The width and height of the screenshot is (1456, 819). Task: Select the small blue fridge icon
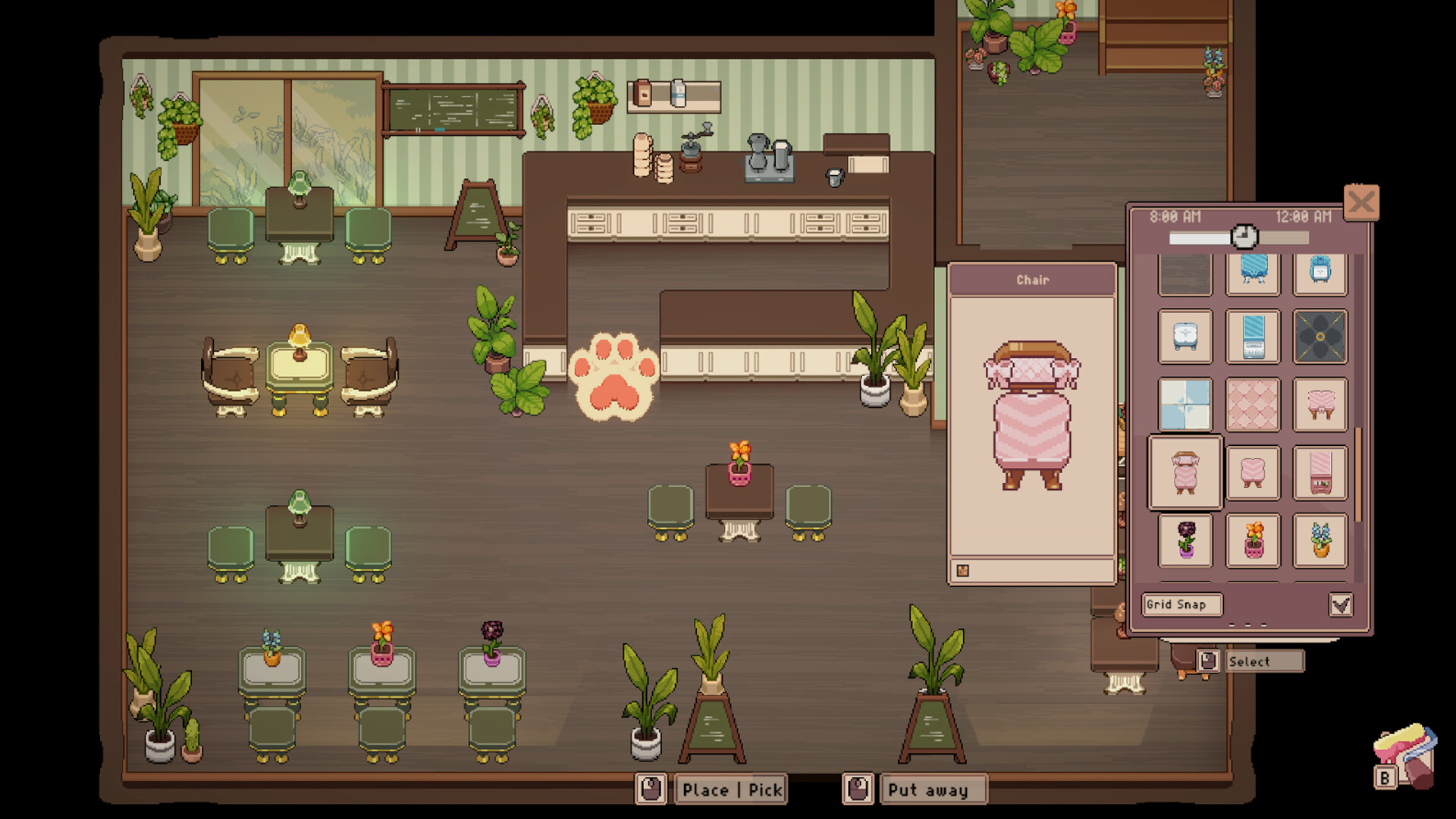point(1321,273)
